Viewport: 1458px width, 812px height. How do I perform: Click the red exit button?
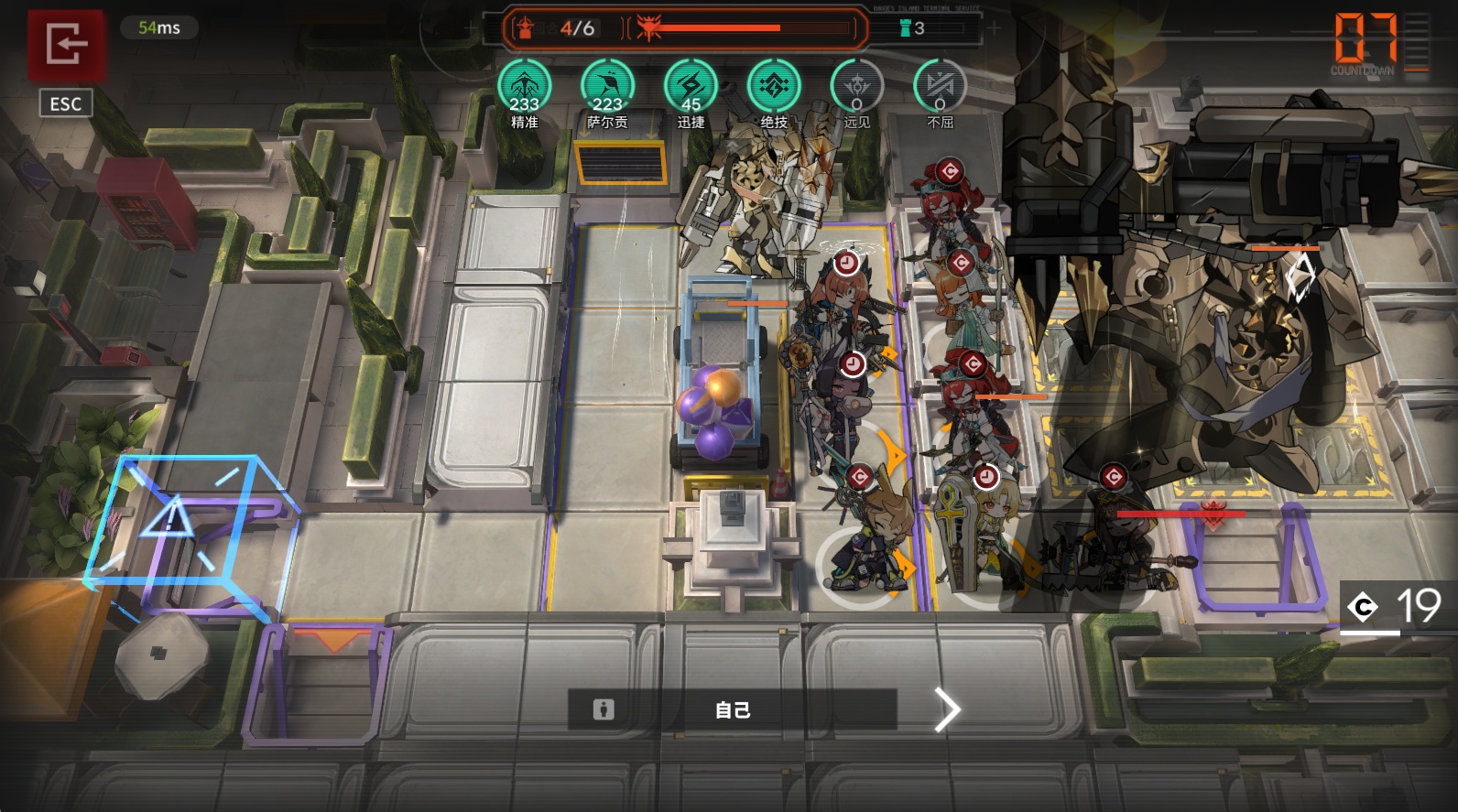pyautogui.click(x=66, y=44)
